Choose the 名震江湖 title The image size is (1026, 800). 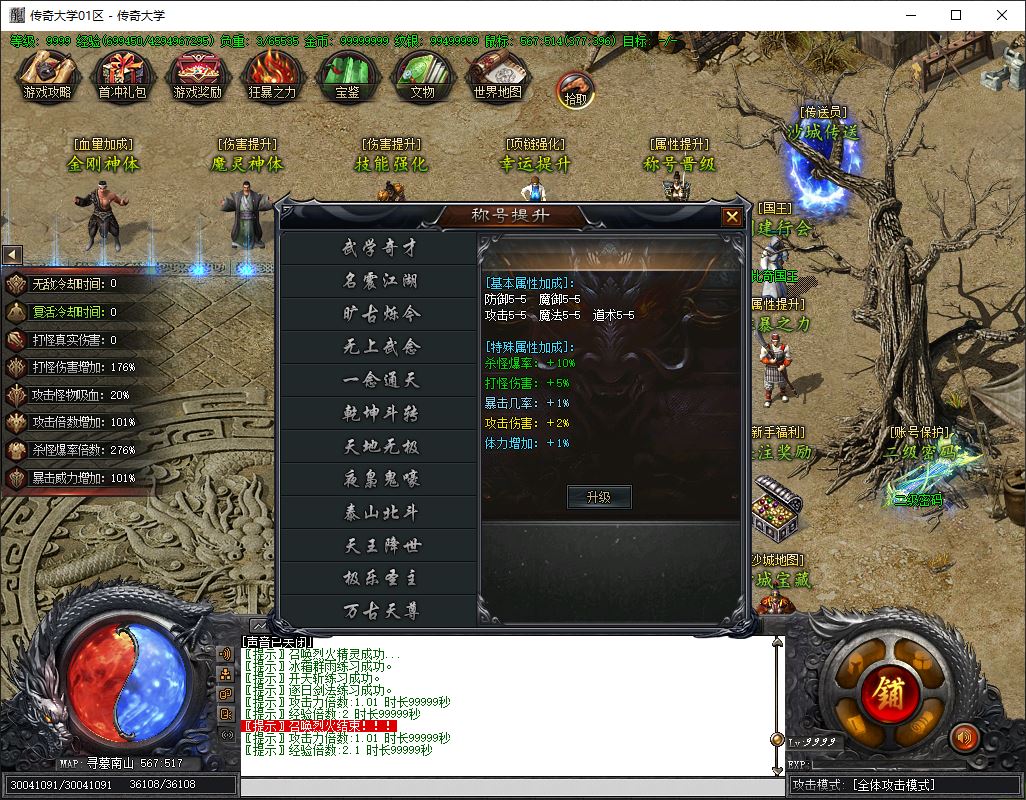[380, 281]
